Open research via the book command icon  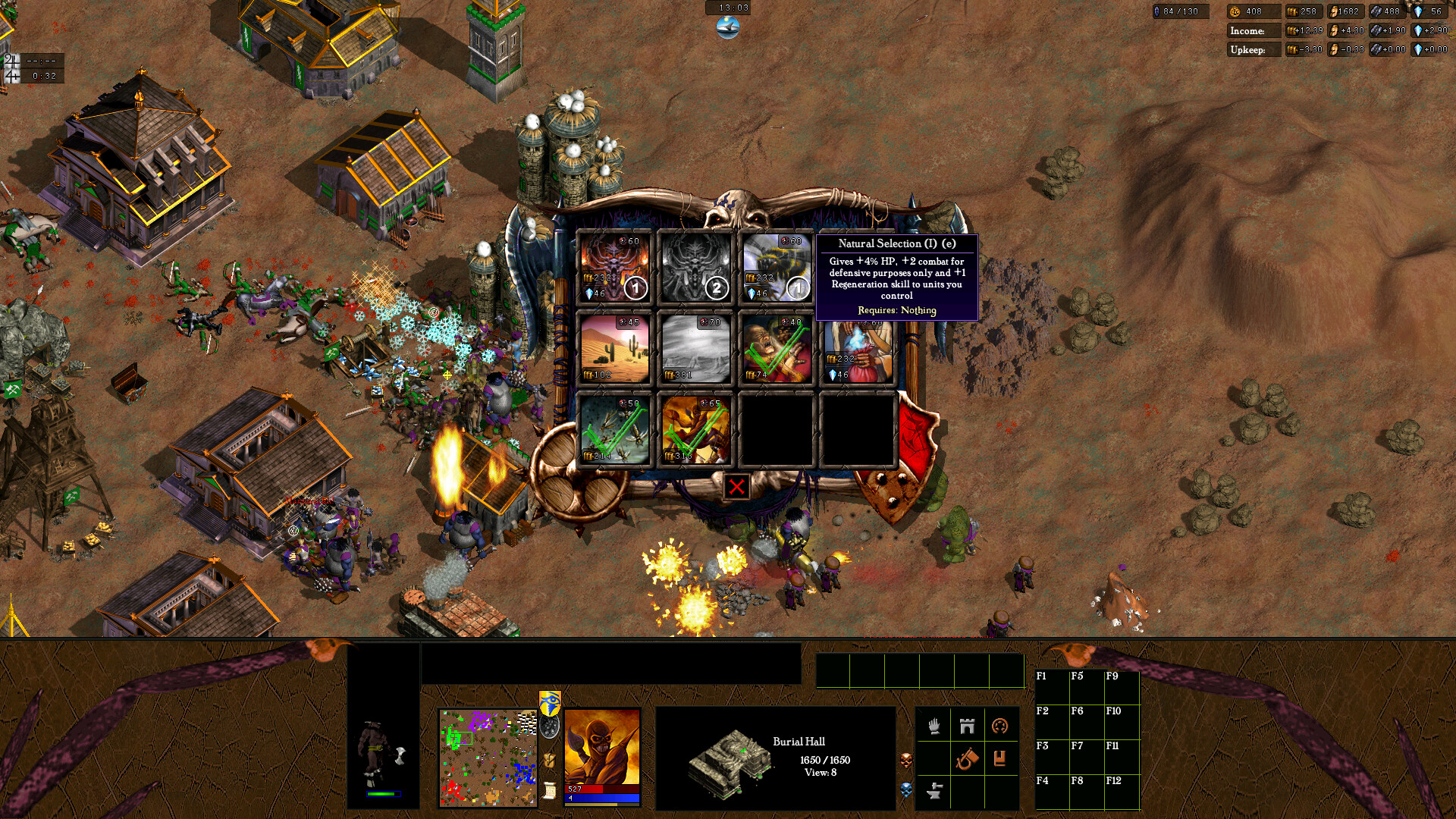coord(999,758)
